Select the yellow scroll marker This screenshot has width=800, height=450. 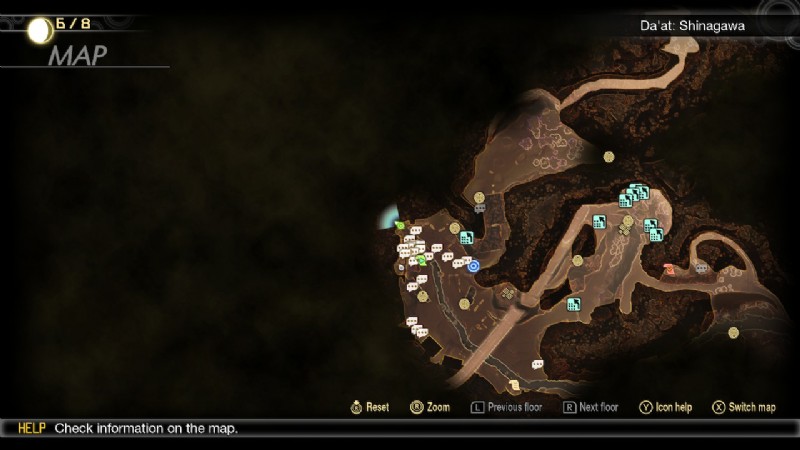click(515, 385)
